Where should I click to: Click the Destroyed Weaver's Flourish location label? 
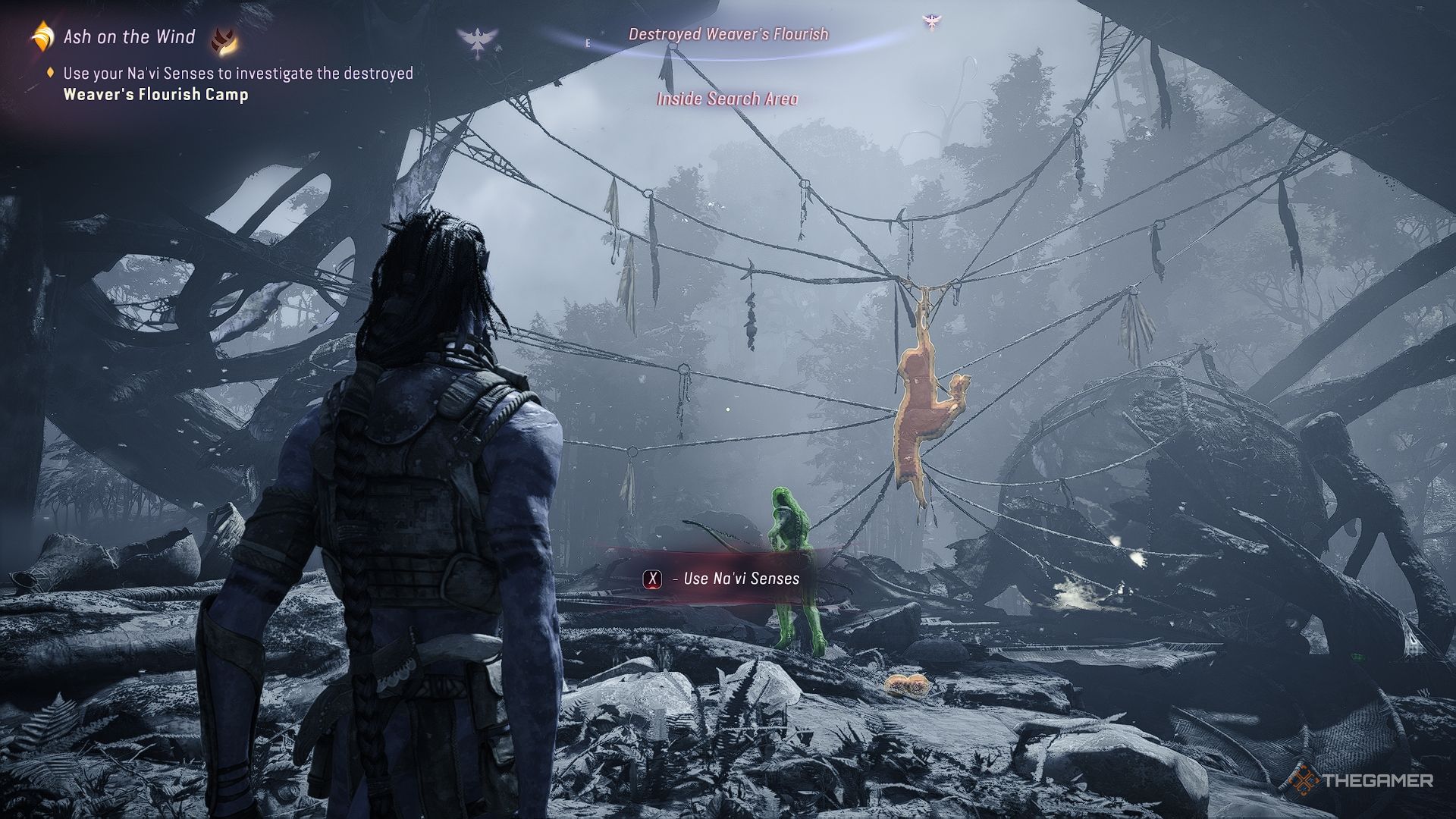[728, 34]
